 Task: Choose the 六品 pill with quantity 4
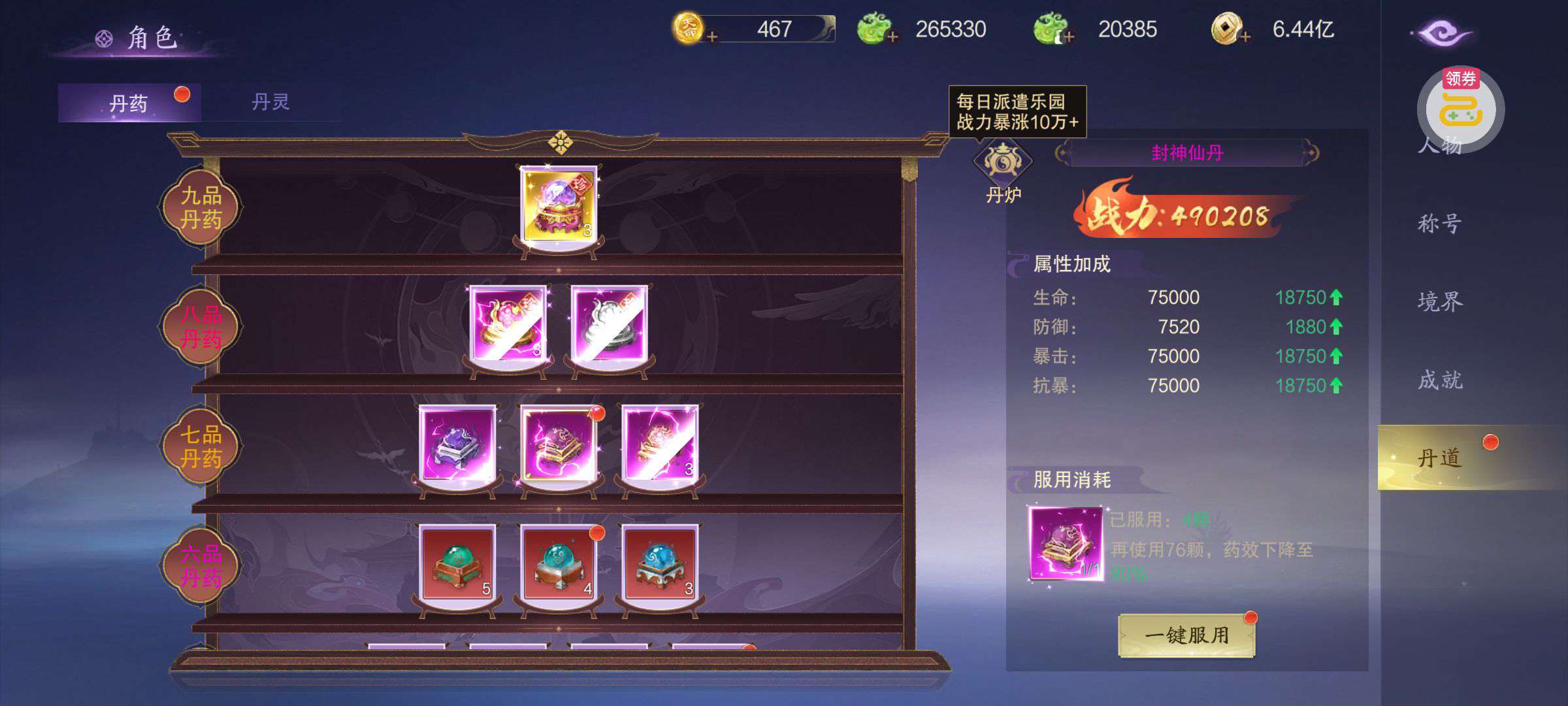pos(559,562)
